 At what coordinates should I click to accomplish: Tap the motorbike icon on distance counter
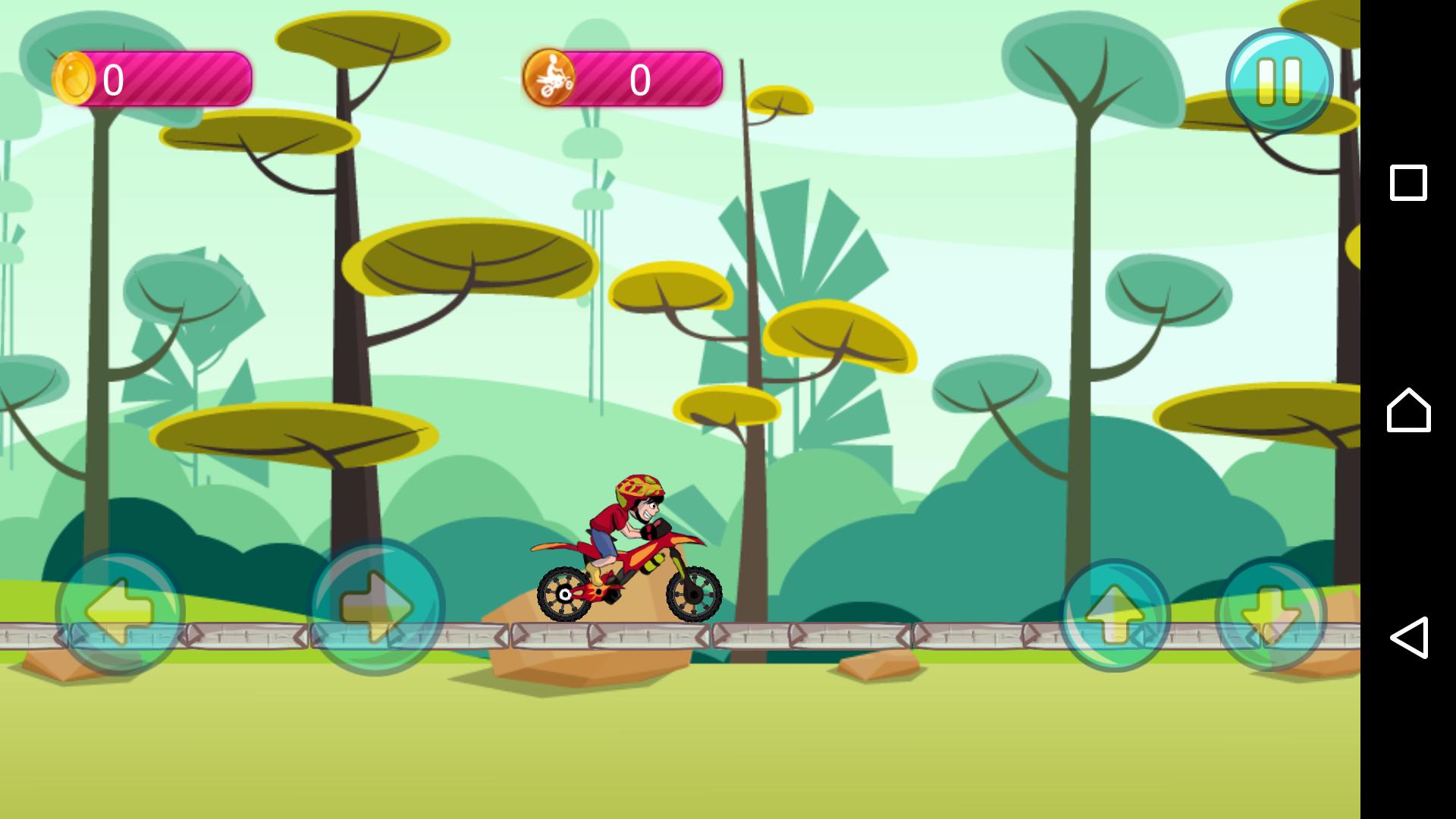click(551, 77)
